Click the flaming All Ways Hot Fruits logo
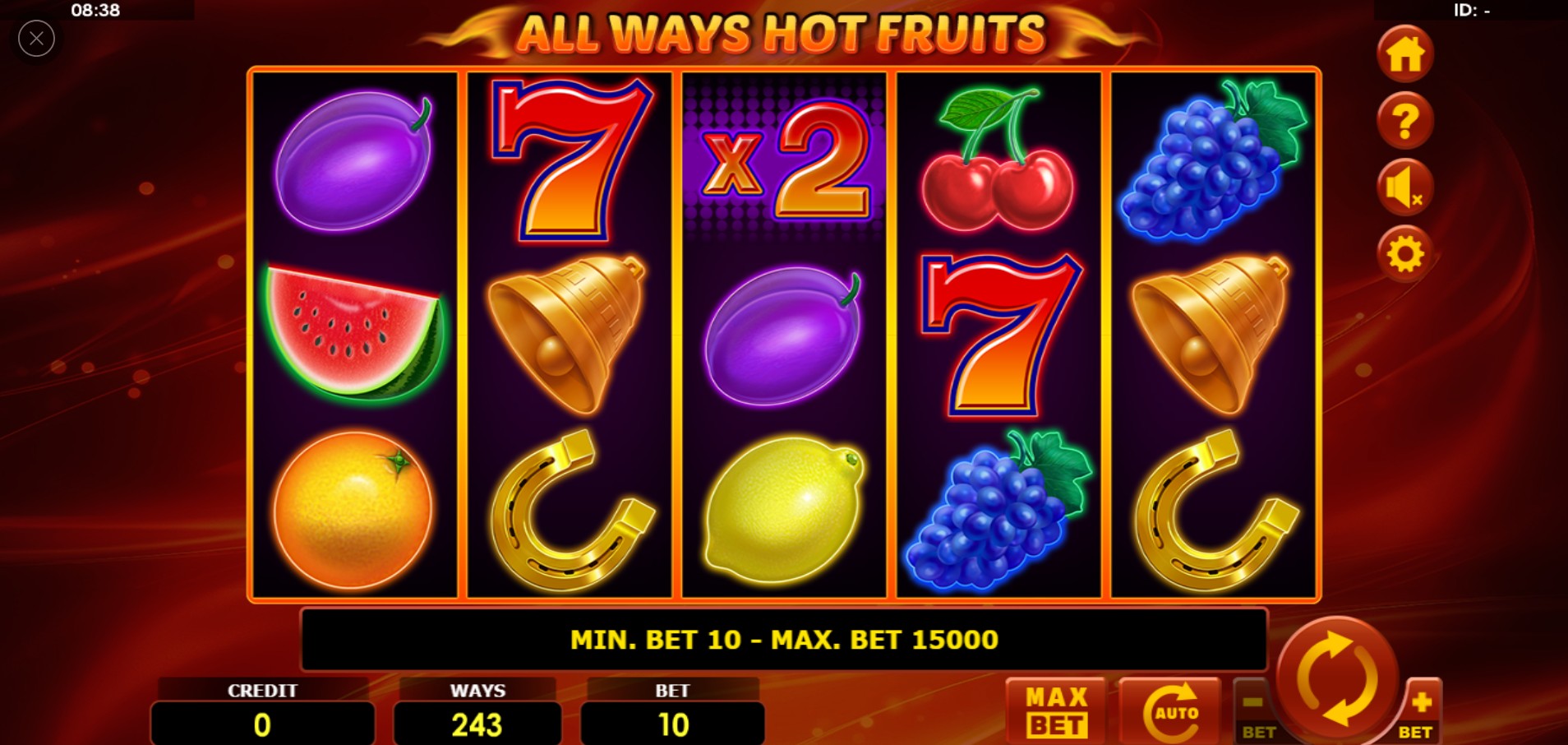Image resolution: width=1568 pixels, height=745 pixels. (782, 34)
